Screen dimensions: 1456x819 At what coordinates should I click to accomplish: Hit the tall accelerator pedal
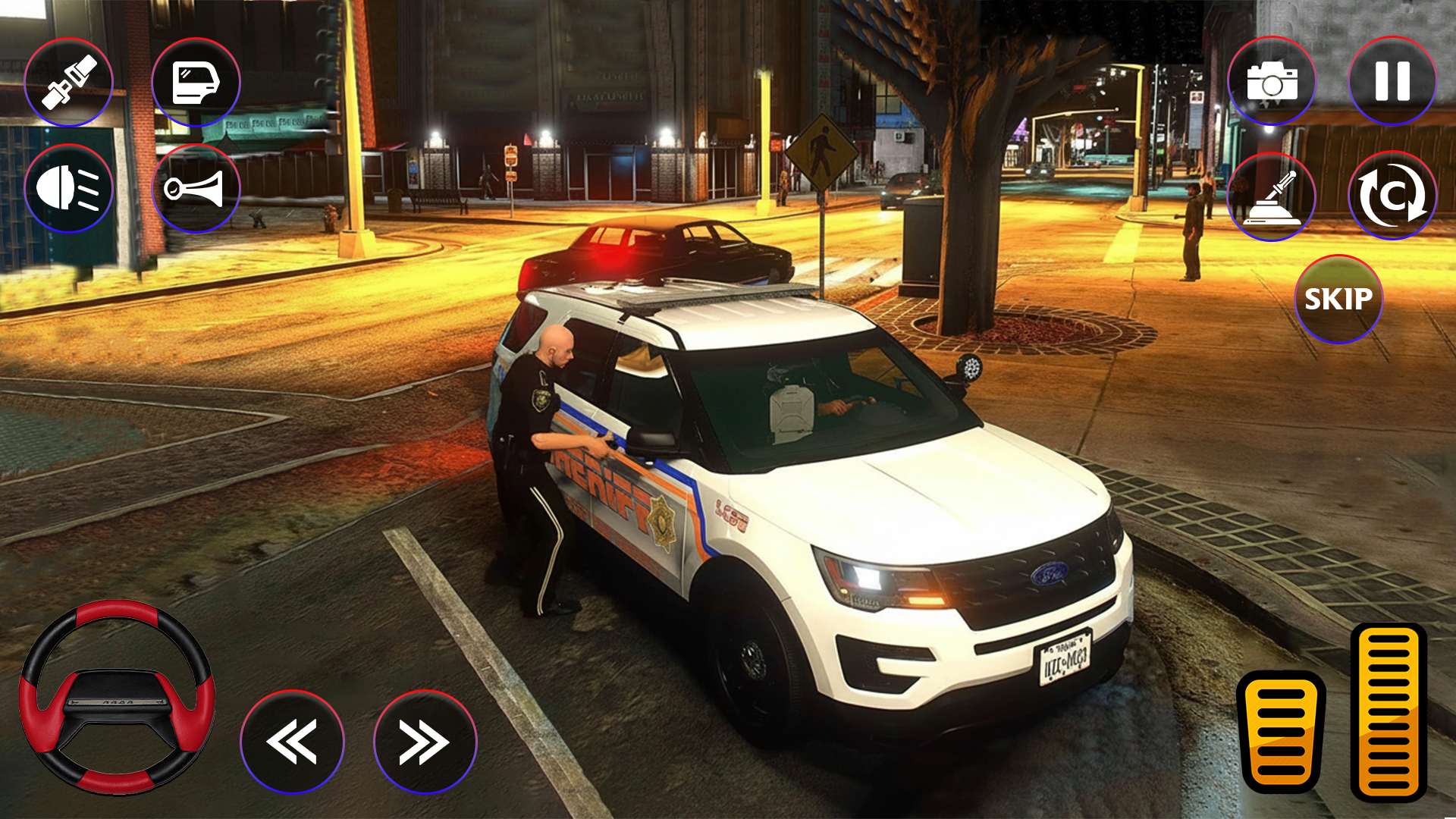(1389, 711)
